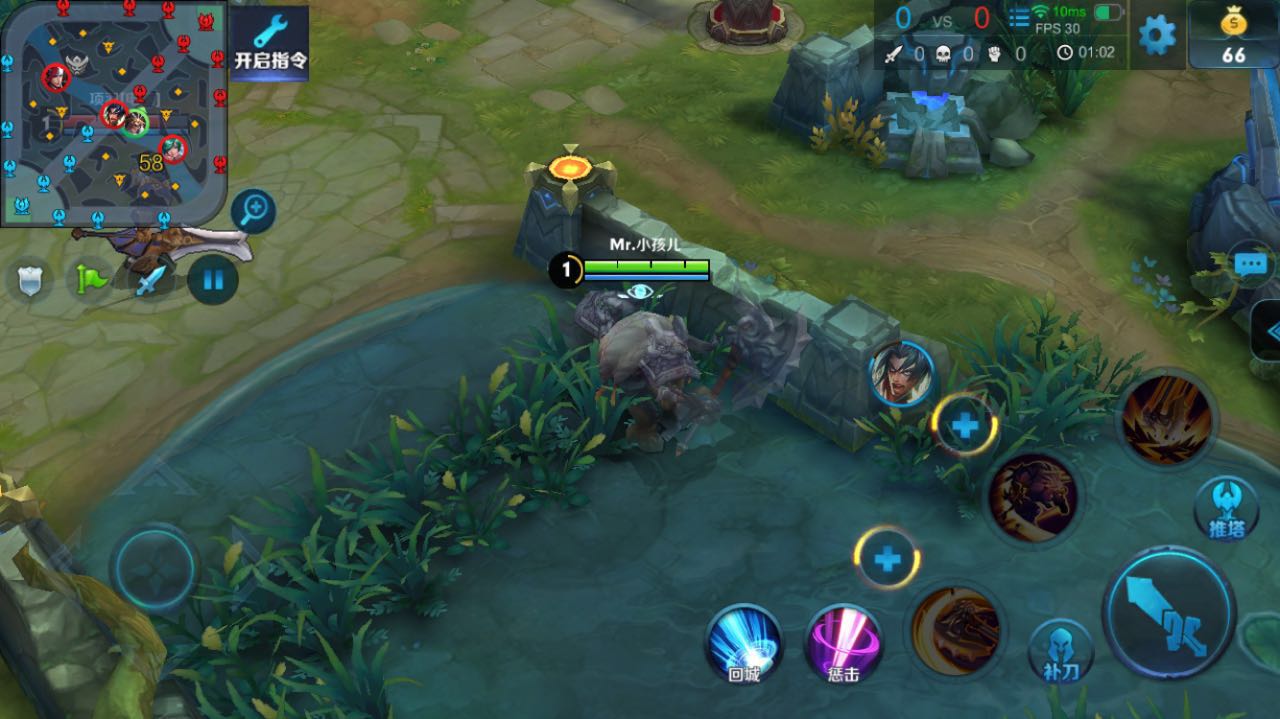Open the 开启指令 command panel
Screen dimensions: 1280x719
pos(270,43)
